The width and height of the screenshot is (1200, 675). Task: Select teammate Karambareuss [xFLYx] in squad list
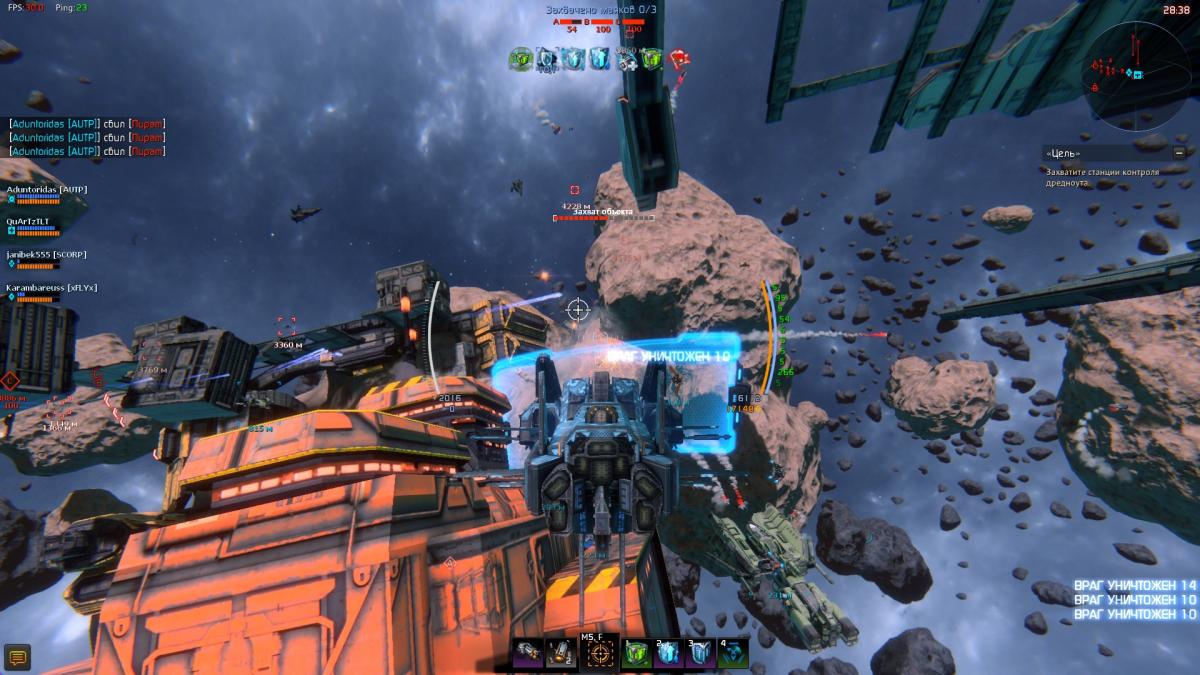51,287
